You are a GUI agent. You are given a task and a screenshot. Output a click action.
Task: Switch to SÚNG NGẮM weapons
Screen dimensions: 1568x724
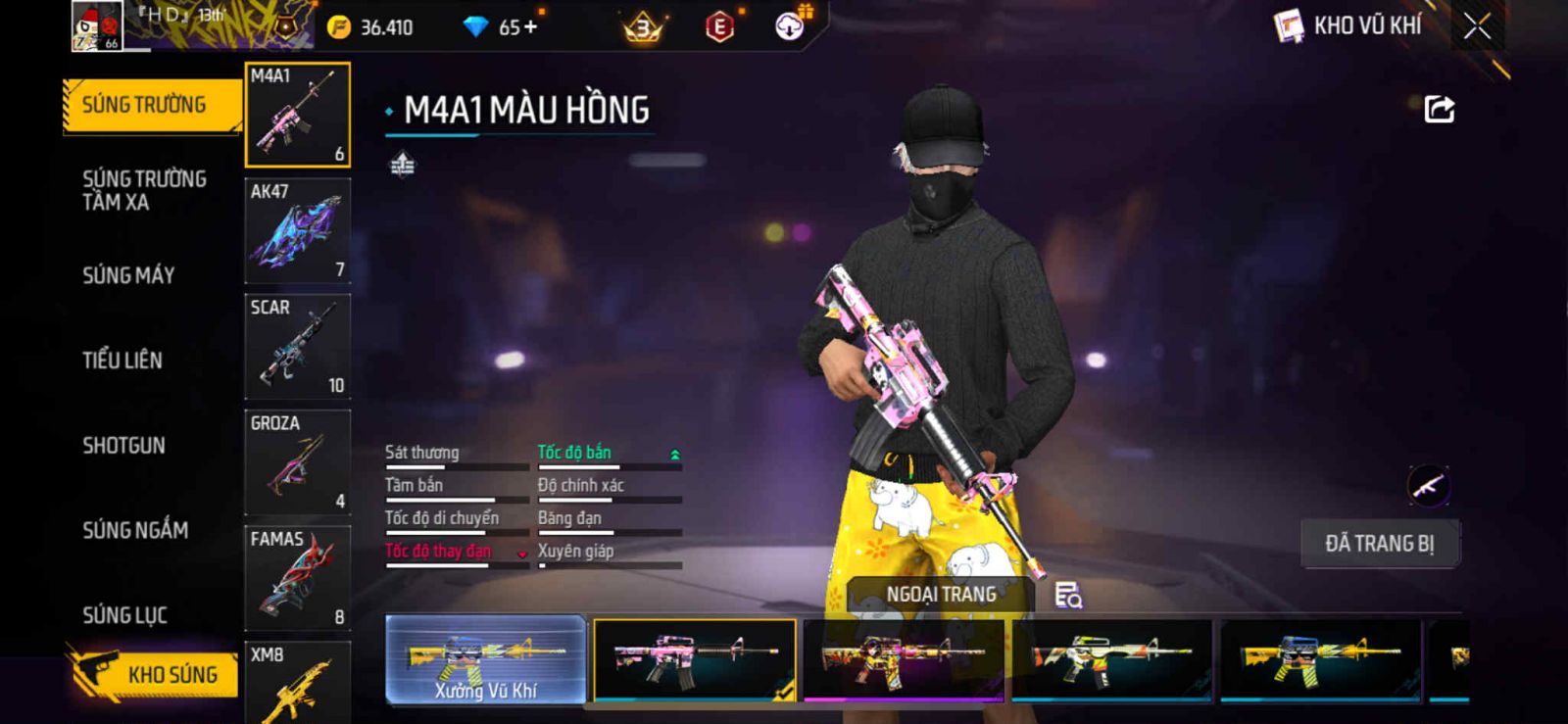coord(135,530)
